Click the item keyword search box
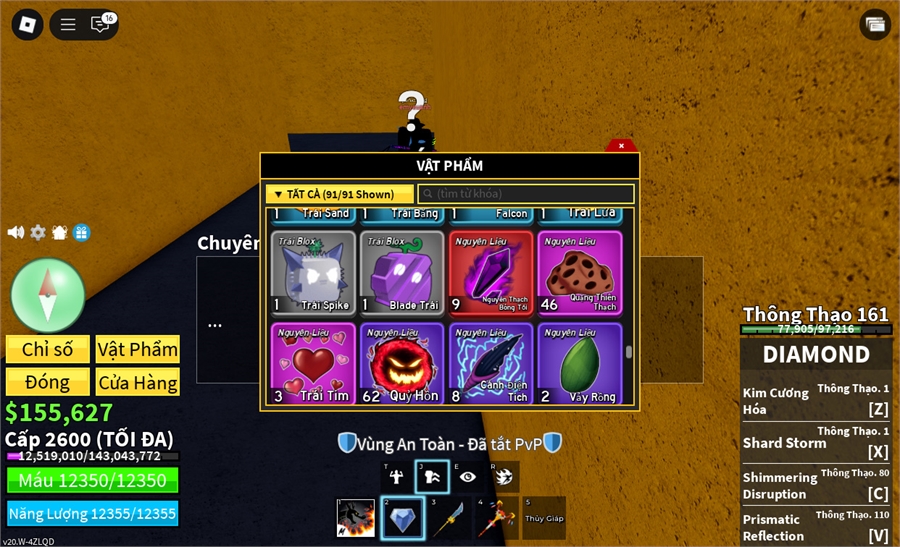 [526, 194]
